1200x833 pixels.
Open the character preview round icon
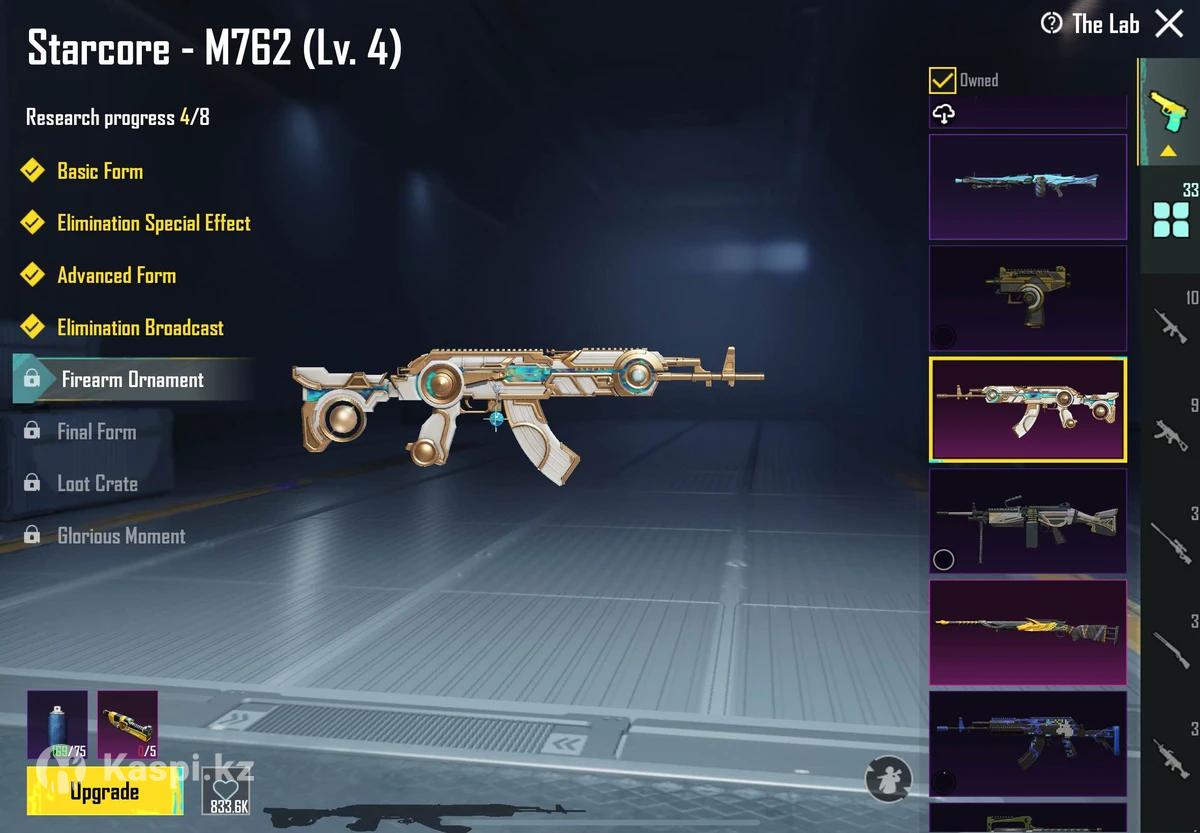pos(888,778)
